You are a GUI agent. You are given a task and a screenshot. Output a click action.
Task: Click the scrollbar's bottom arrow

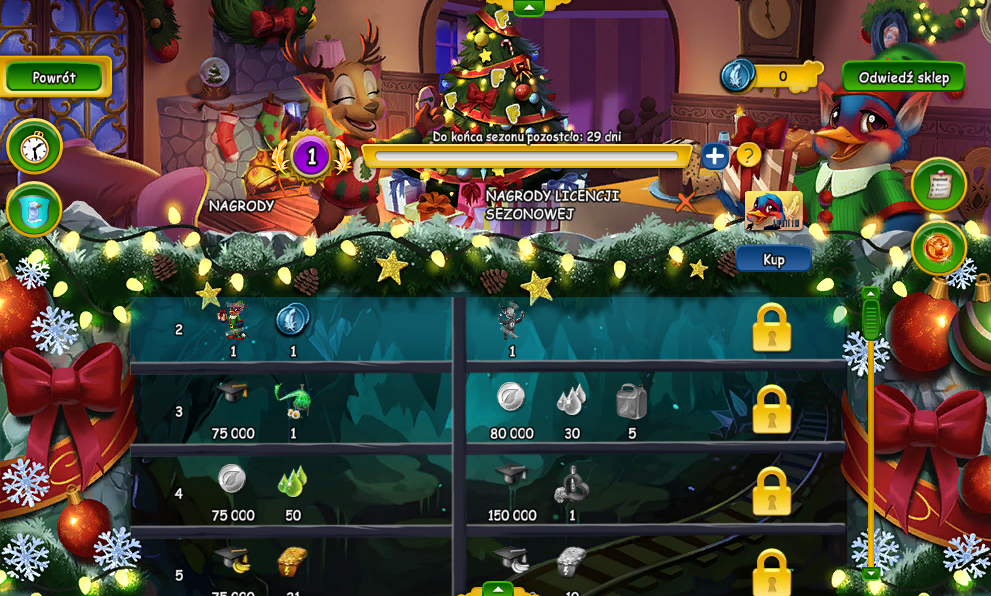(871, 574)
